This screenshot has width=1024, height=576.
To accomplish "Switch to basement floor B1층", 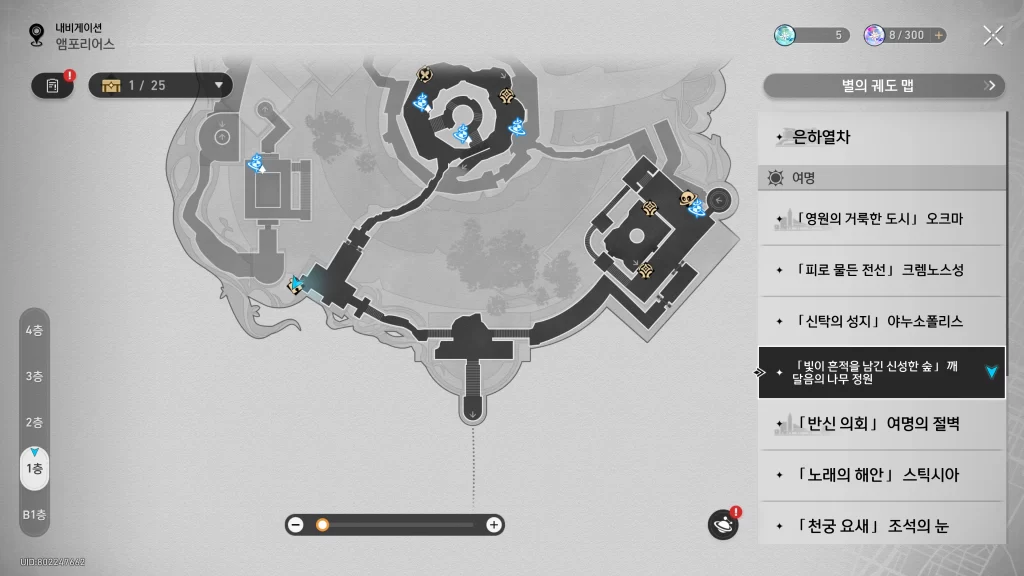I will click(34, 514).
